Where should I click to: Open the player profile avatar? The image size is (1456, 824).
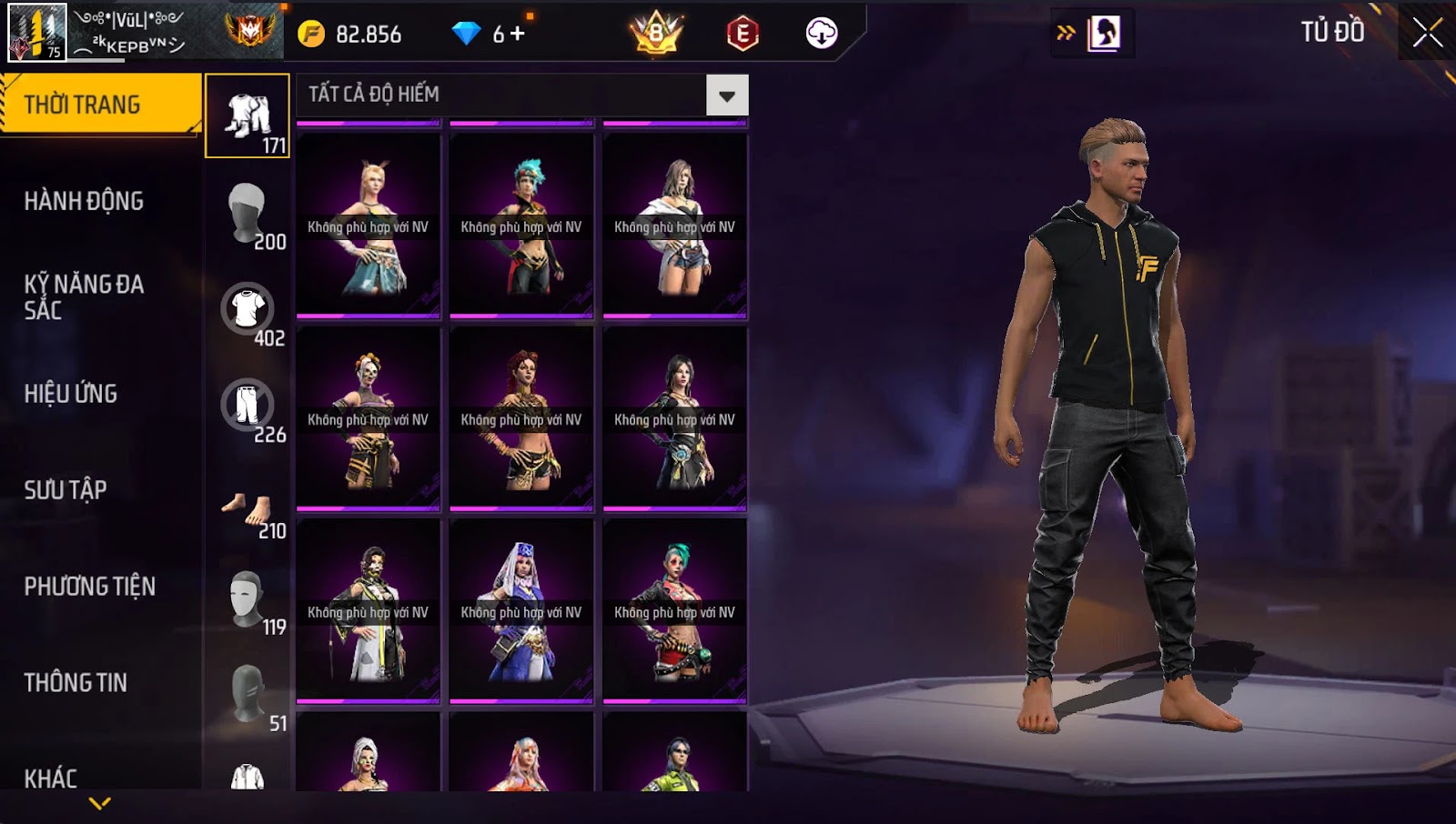tap(37, 33)
